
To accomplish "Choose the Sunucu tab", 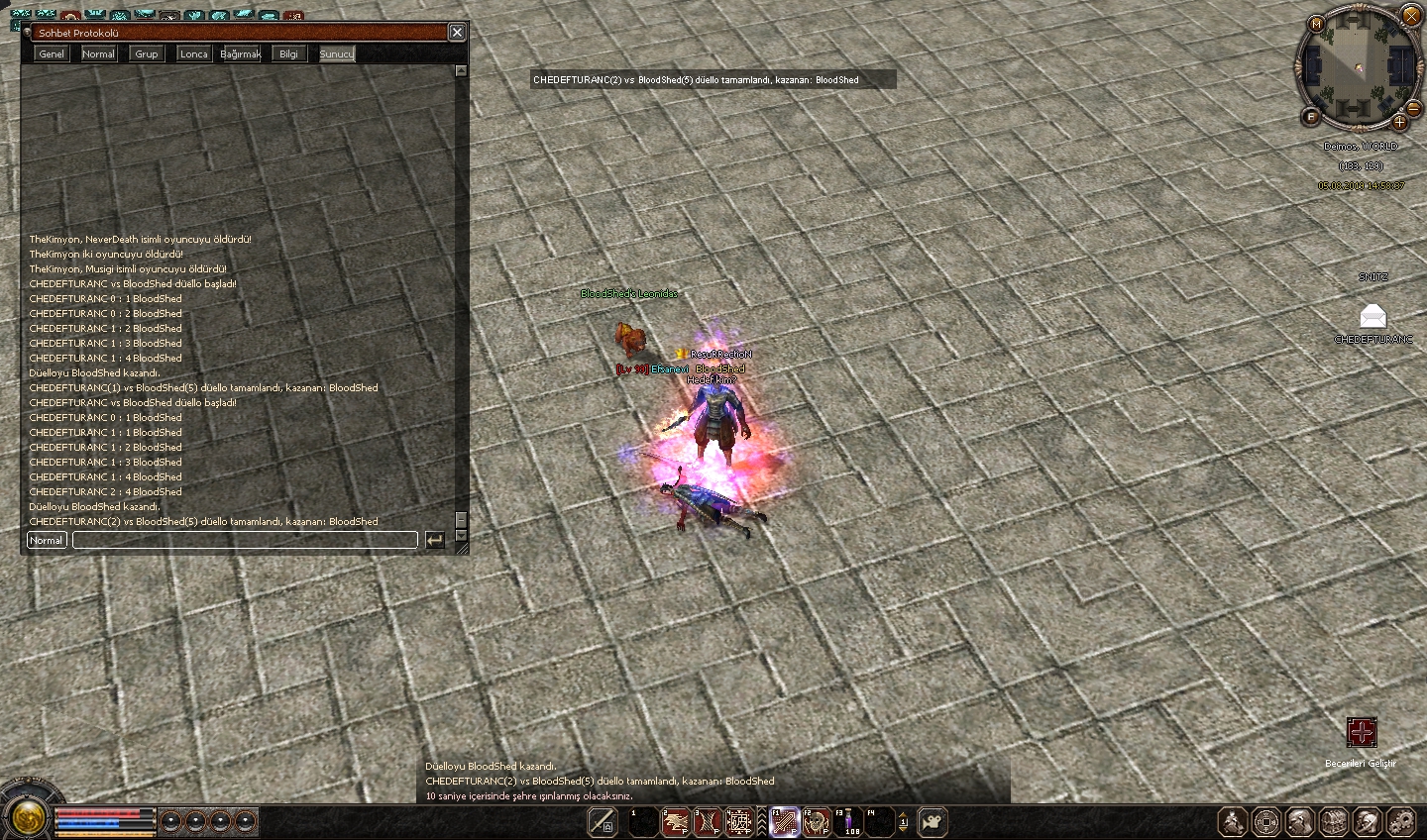I will (x=336, y=54).
